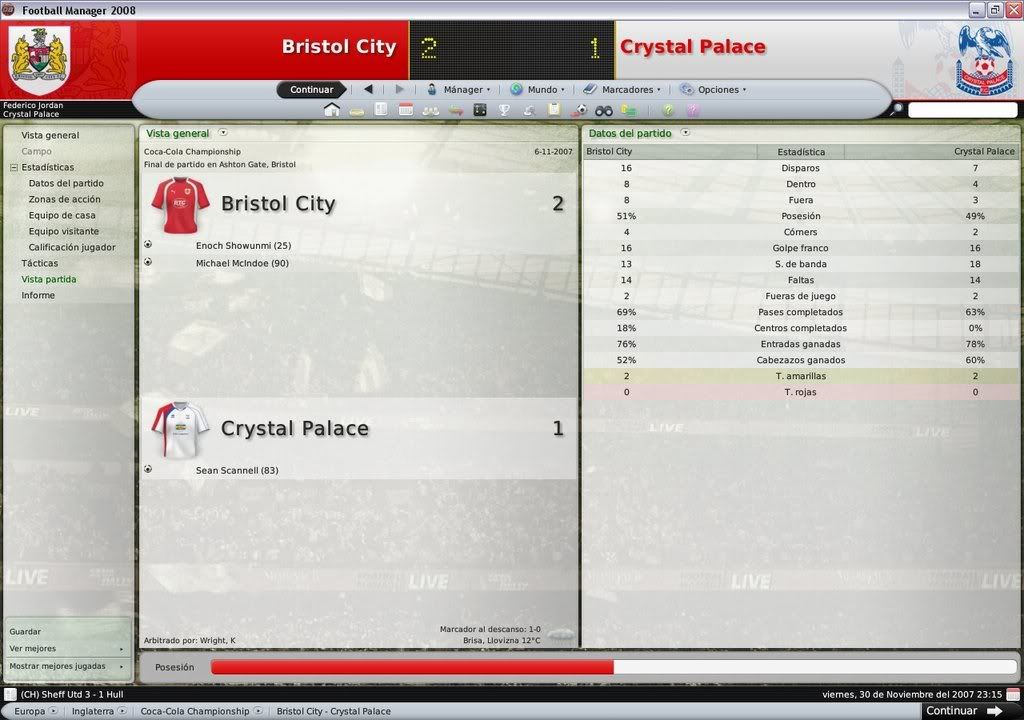The image size is (1024, 720).
Task: Switch to the Tácticas section
Action: tap(40, 263)
